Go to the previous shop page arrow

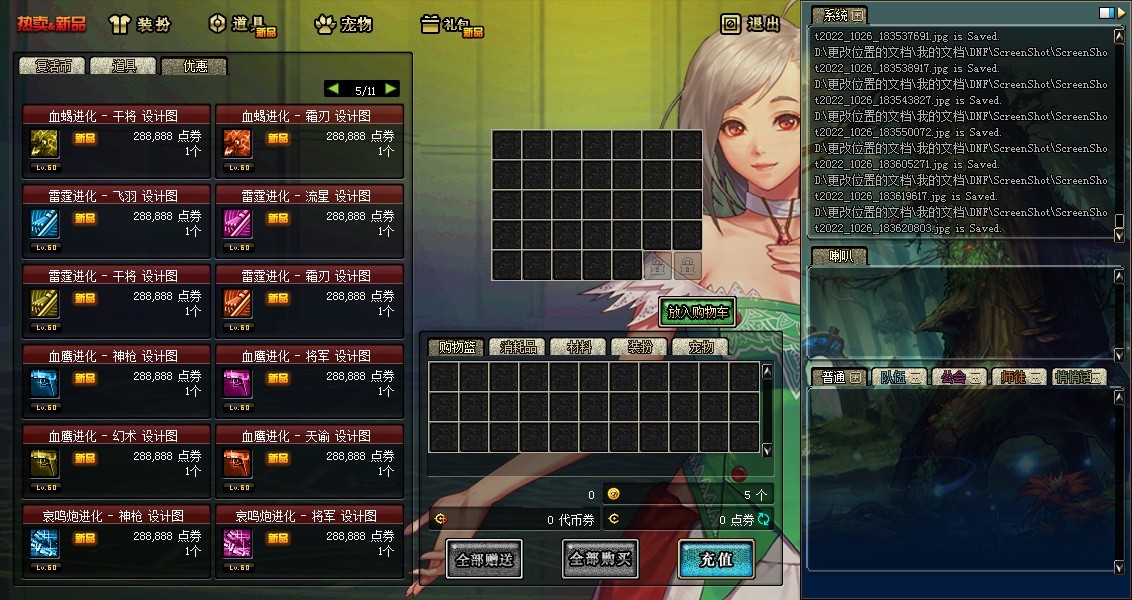[333, 89]
